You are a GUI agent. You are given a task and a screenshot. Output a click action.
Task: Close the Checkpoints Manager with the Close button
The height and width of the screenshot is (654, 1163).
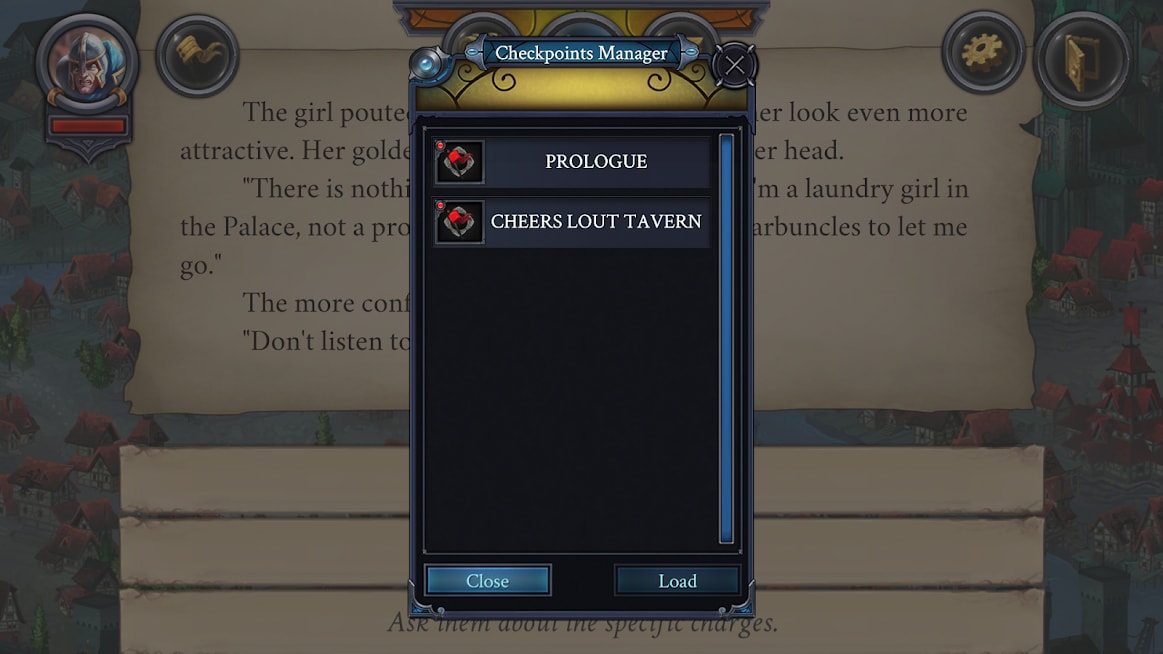click(x=487, y=581)
